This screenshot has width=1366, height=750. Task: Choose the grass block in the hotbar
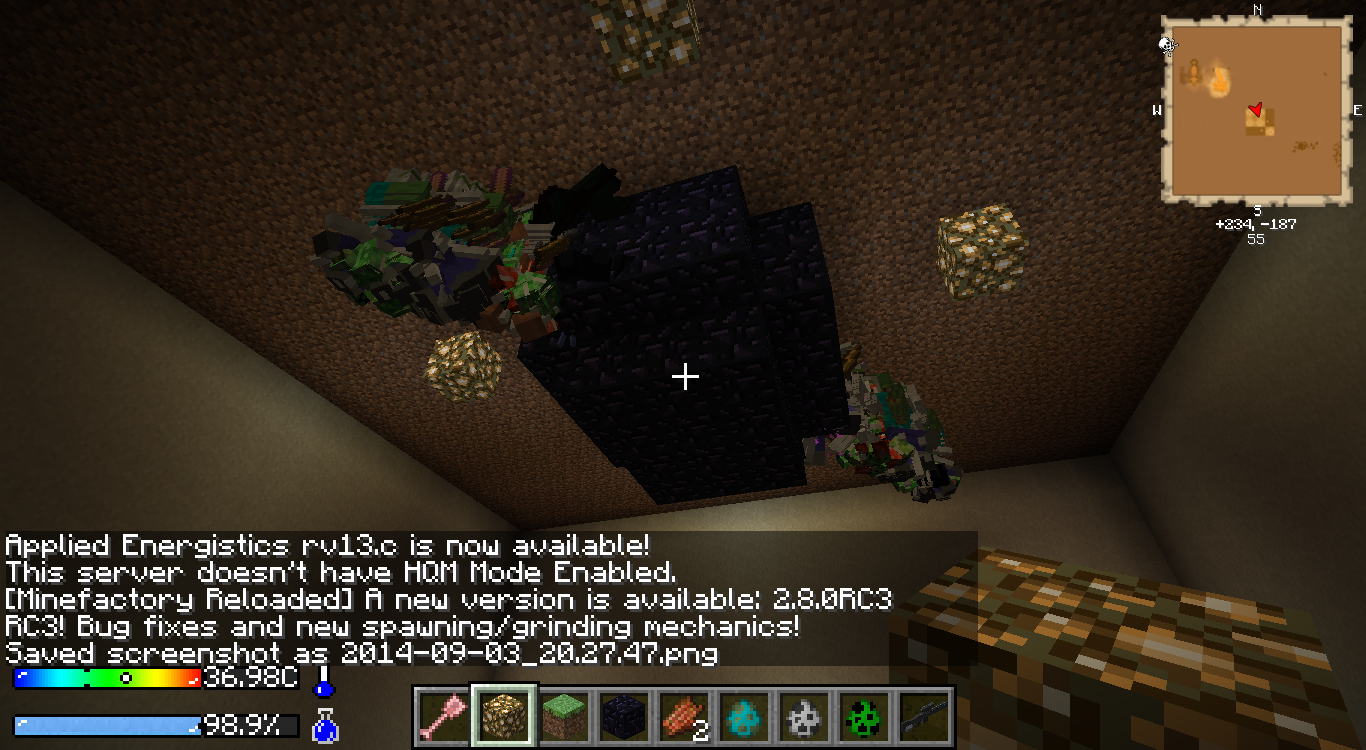pos(564,716)
